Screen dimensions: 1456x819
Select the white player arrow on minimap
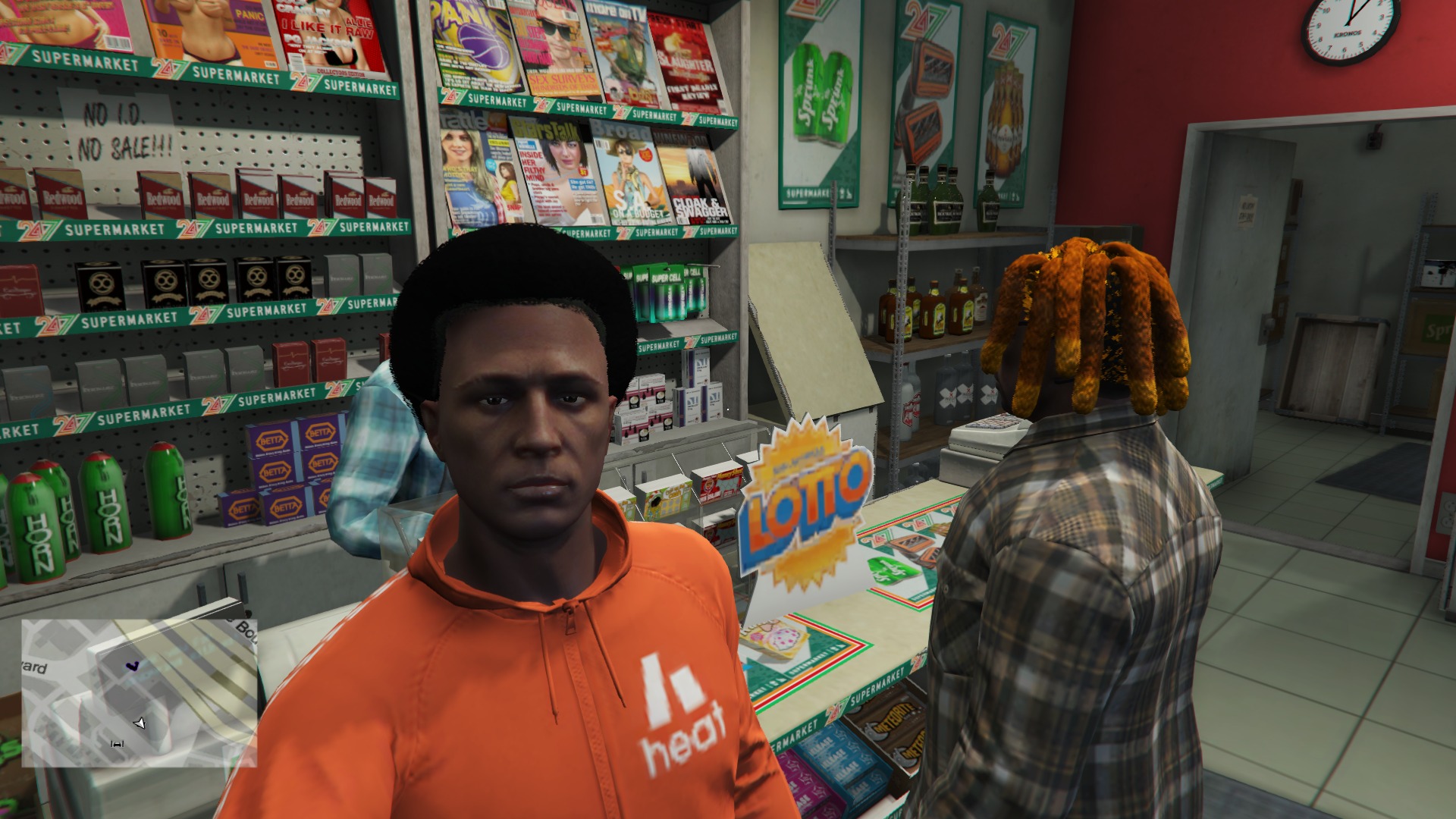[x=140, y=723]
